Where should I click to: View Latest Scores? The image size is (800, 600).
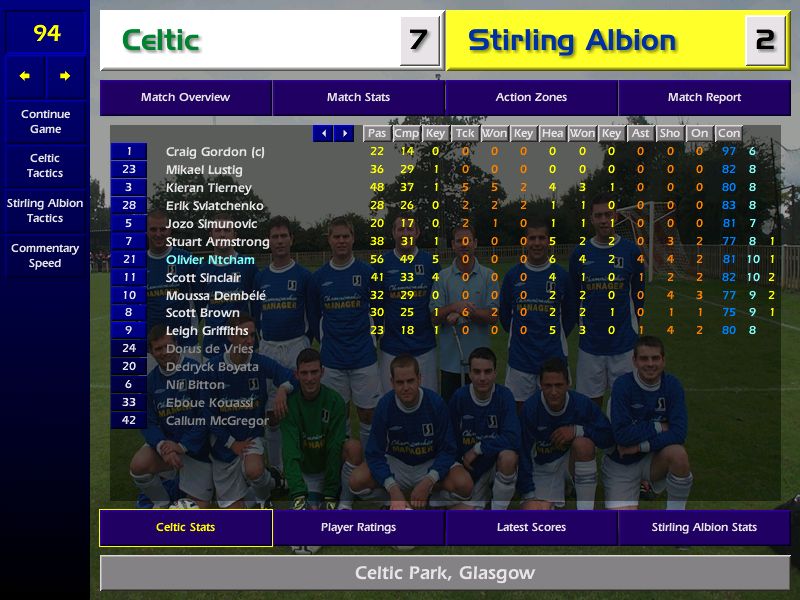coord(531,528)
